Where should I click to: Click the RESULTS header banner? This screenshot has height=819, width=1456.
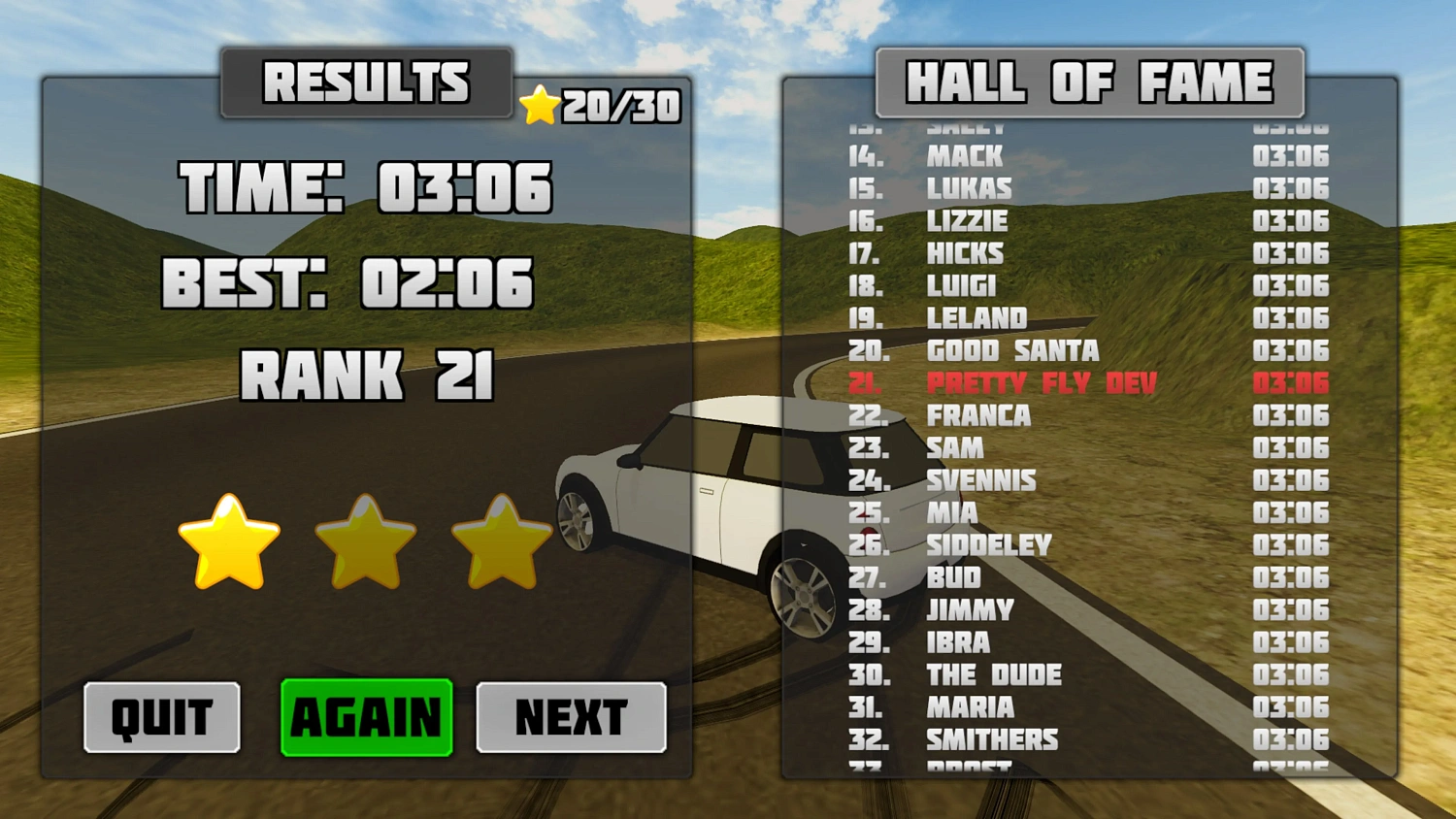click(x=368, y=83)
